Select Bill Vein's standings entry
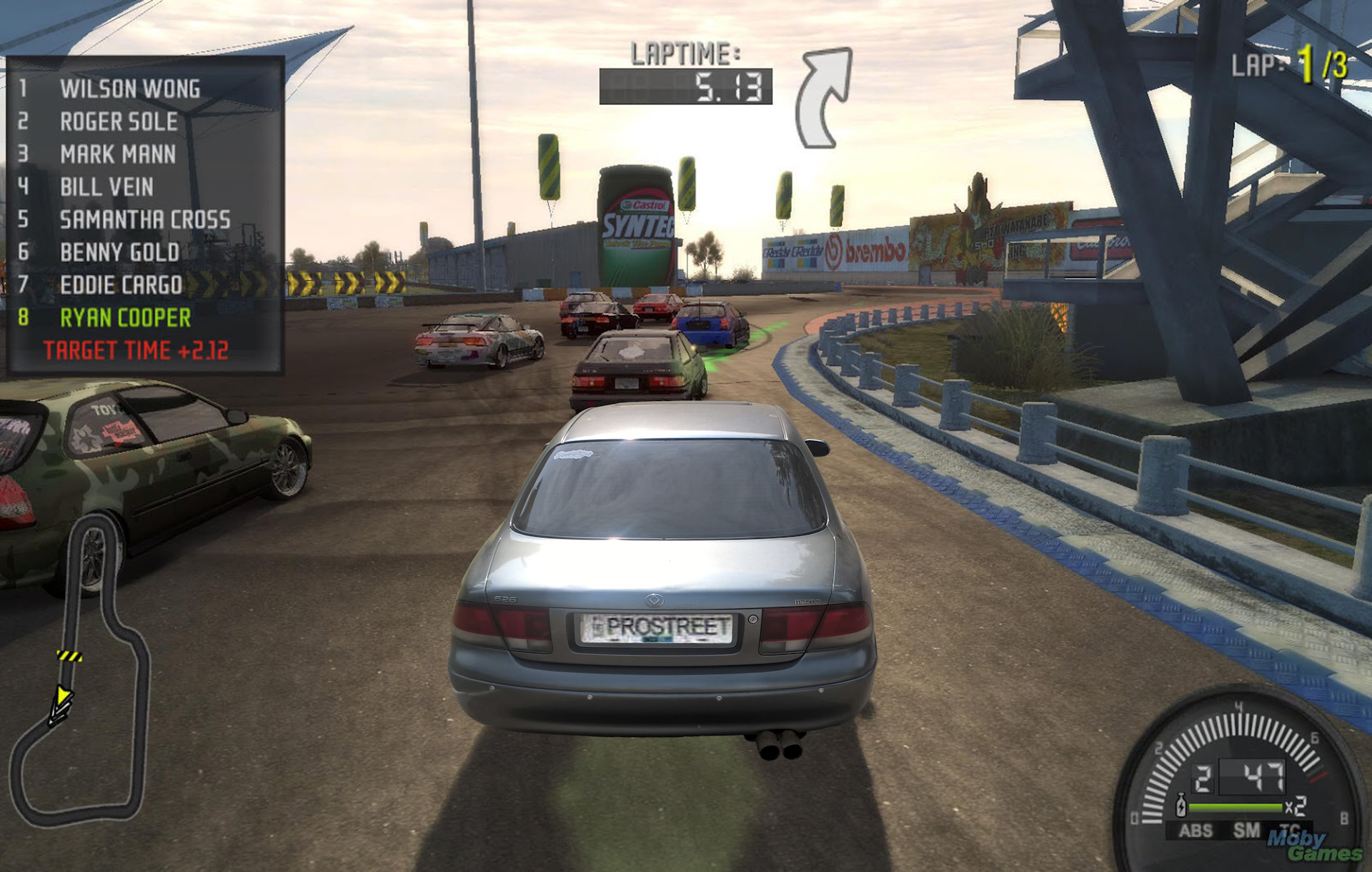Viewport: 1372px width, 872px height. click(x=106, y=187)
